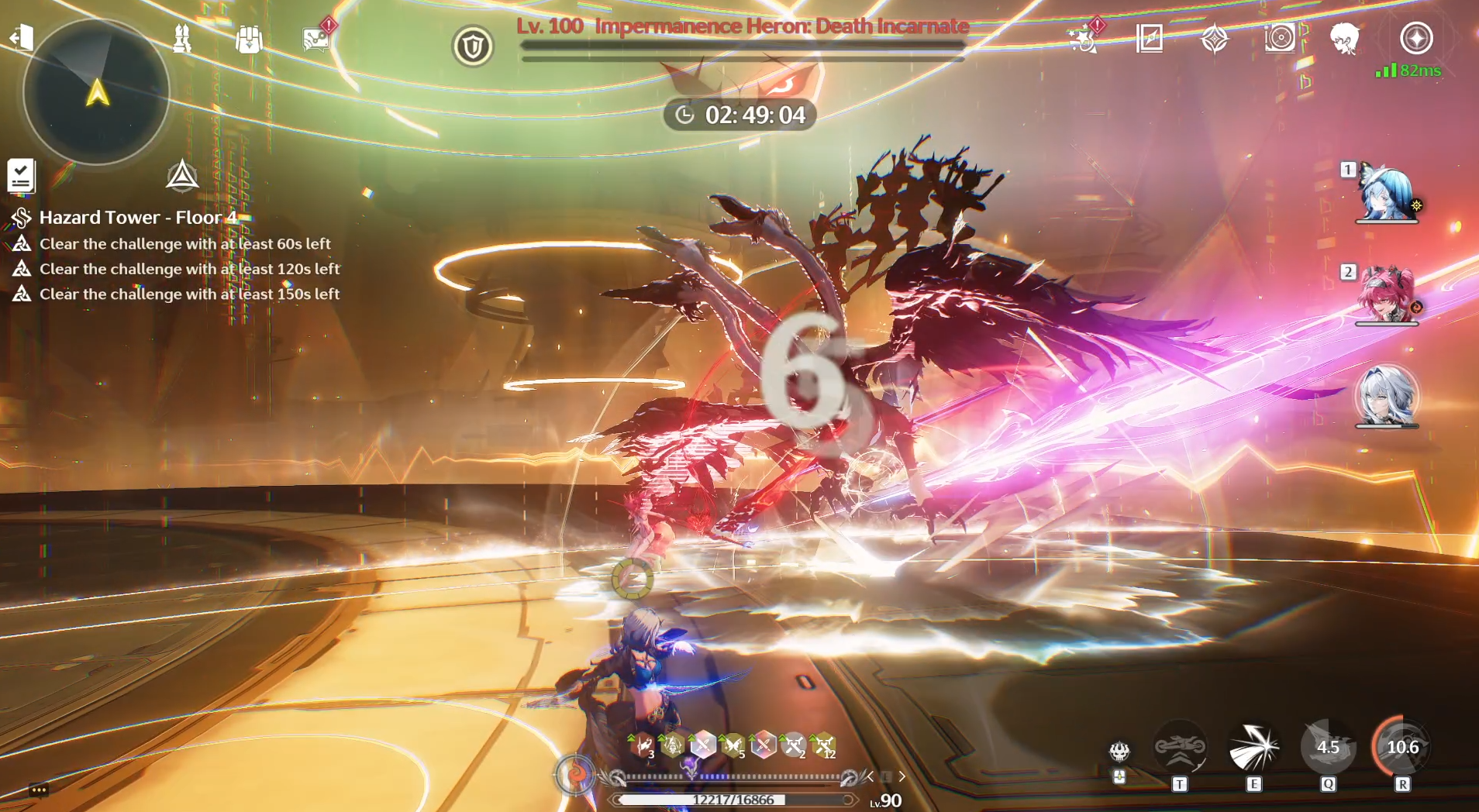
Task: Use the Echo skill on cooldown 4.5
Action: [x=1328, y=748]
